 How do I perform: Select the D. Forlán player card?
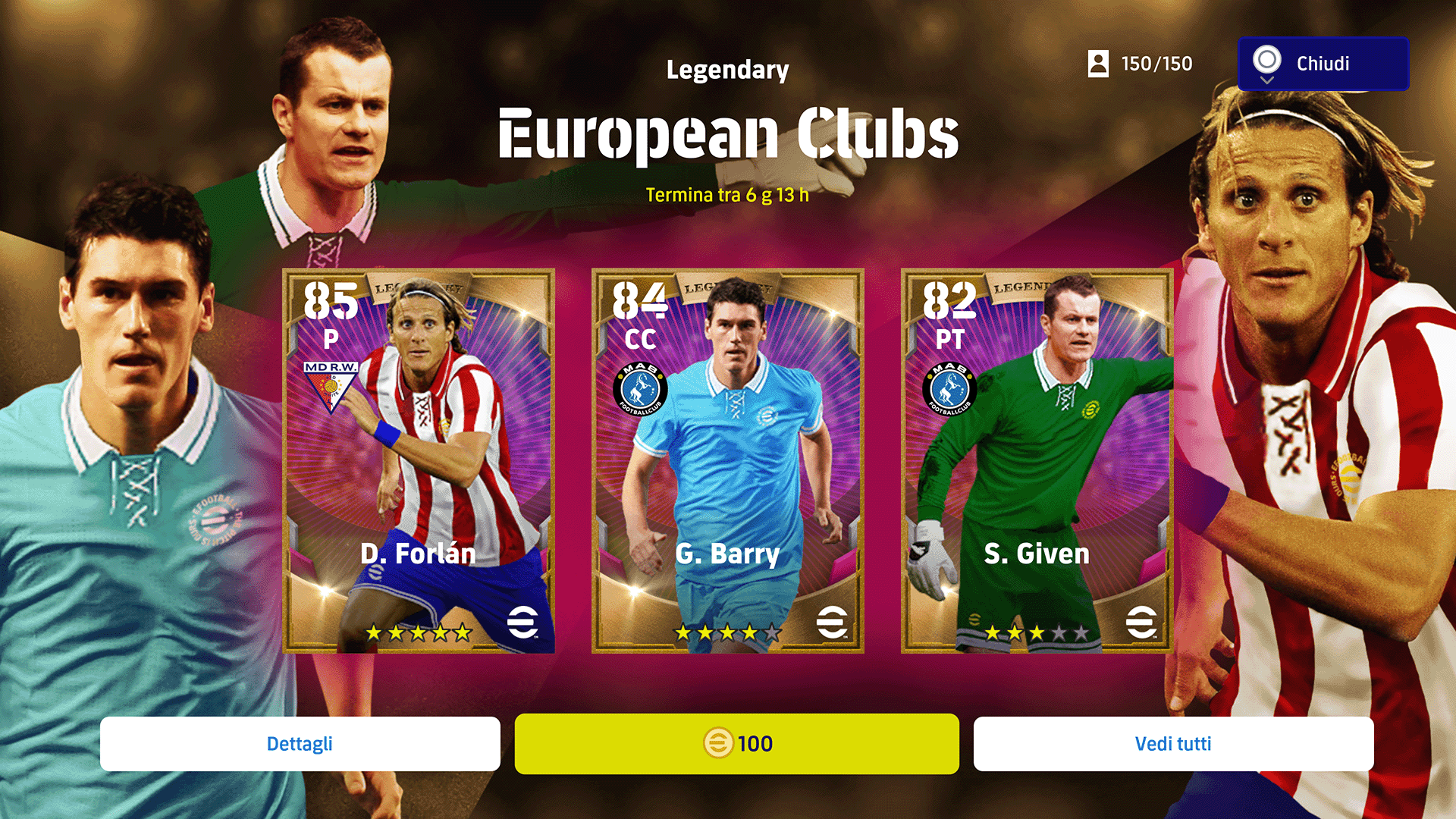pos(419,460)
